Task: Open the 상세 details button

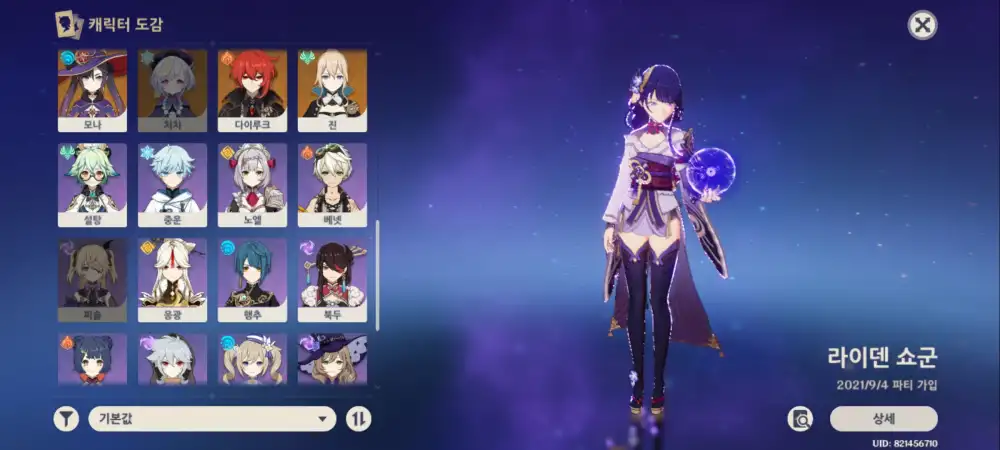Action: point(883,419)
